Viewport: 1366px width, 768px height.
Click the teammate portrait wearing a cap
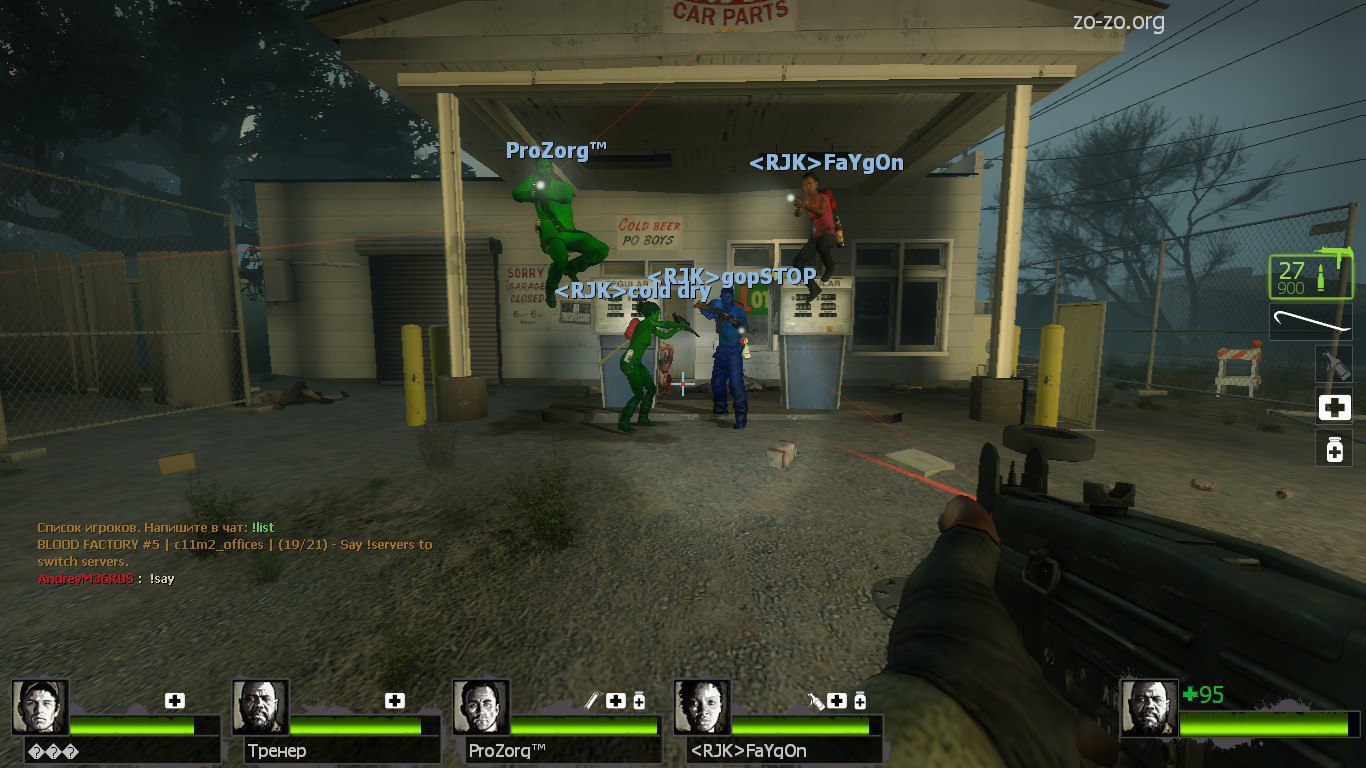pyautogui.click(x=41, y=707)
